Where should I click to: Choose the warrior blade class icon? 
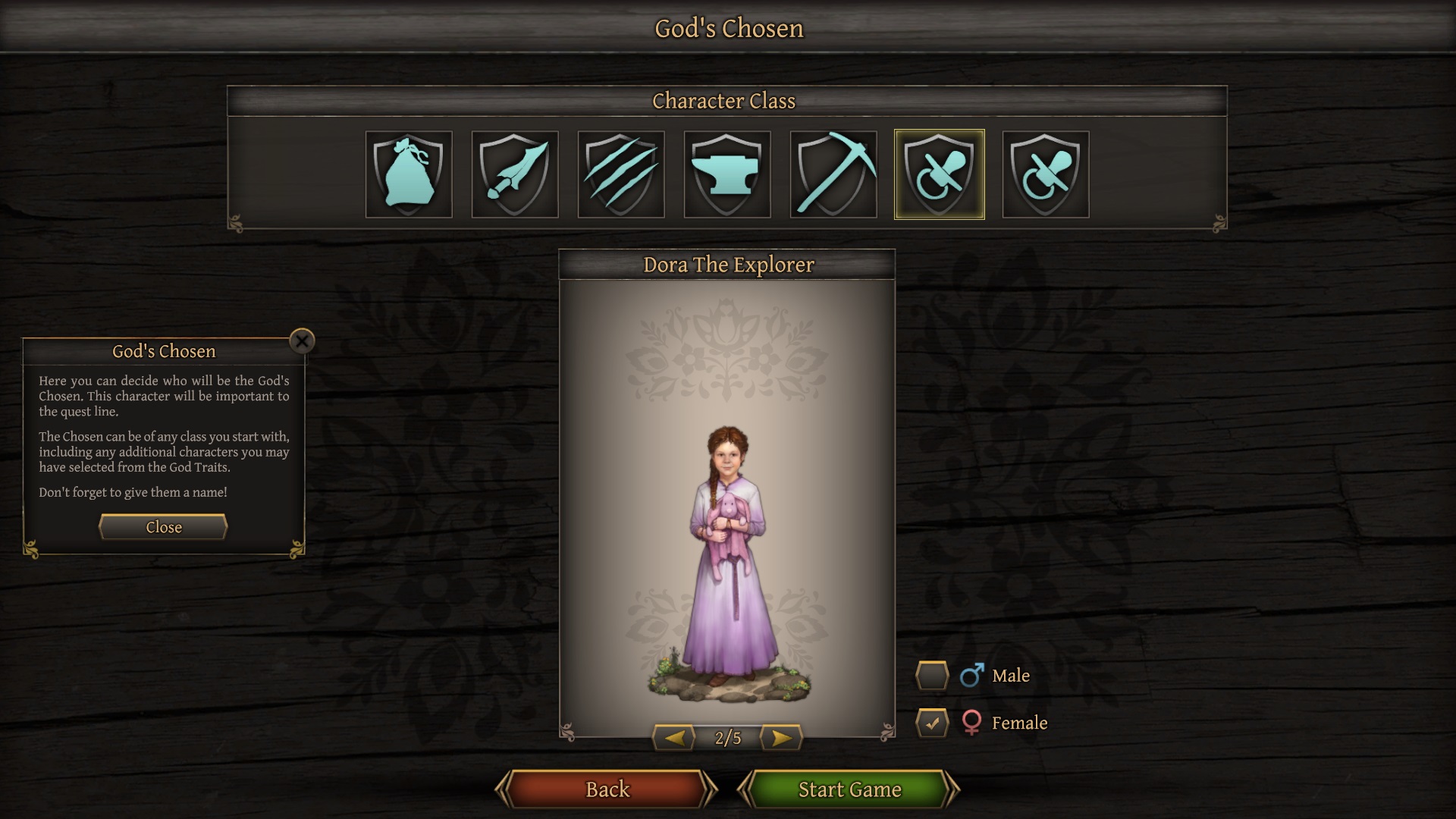pyautogui.click(x=515, y=174)
